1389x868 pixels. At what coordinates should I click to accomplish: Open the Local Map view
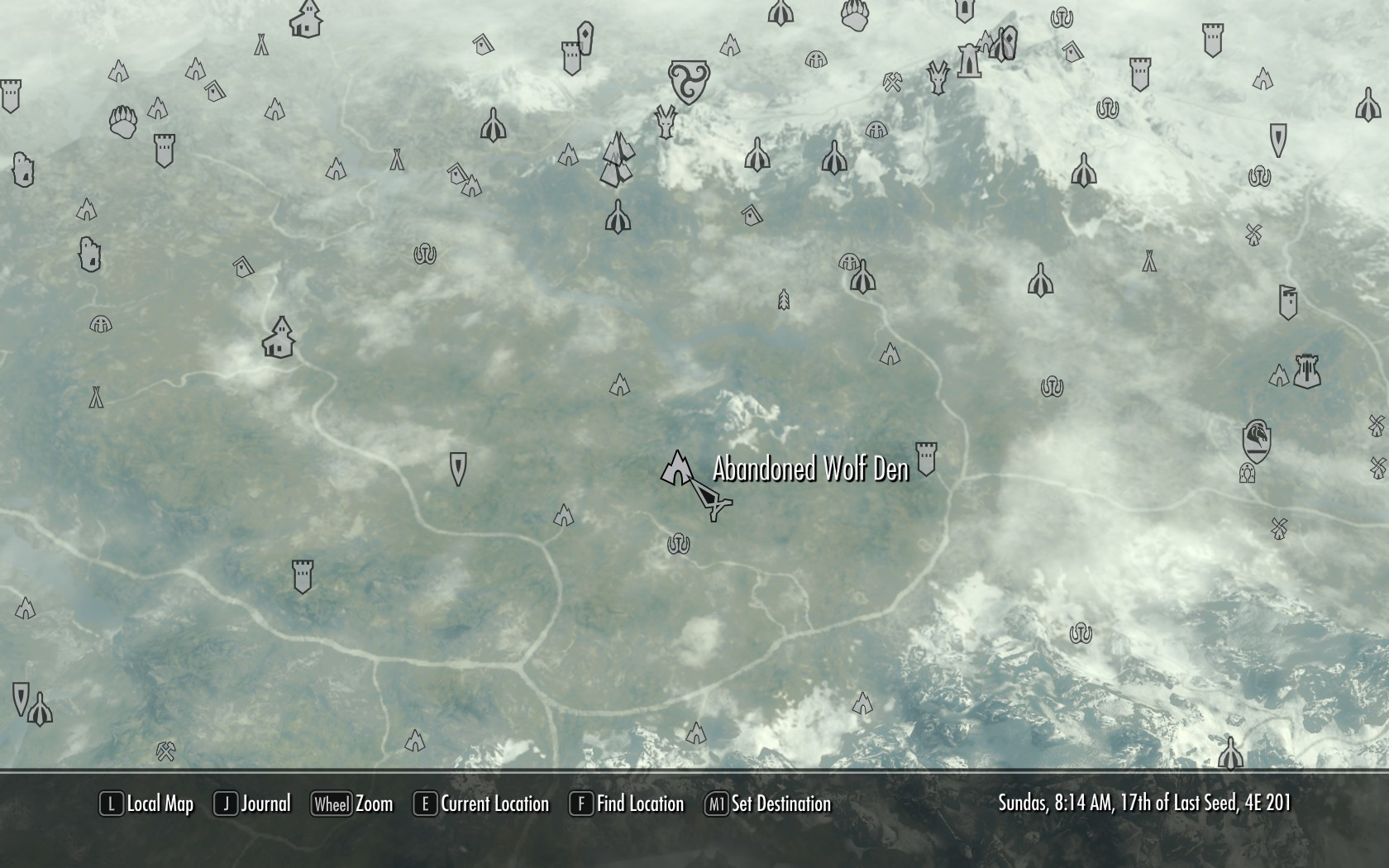pyautogui.click(x=147, y=804)
